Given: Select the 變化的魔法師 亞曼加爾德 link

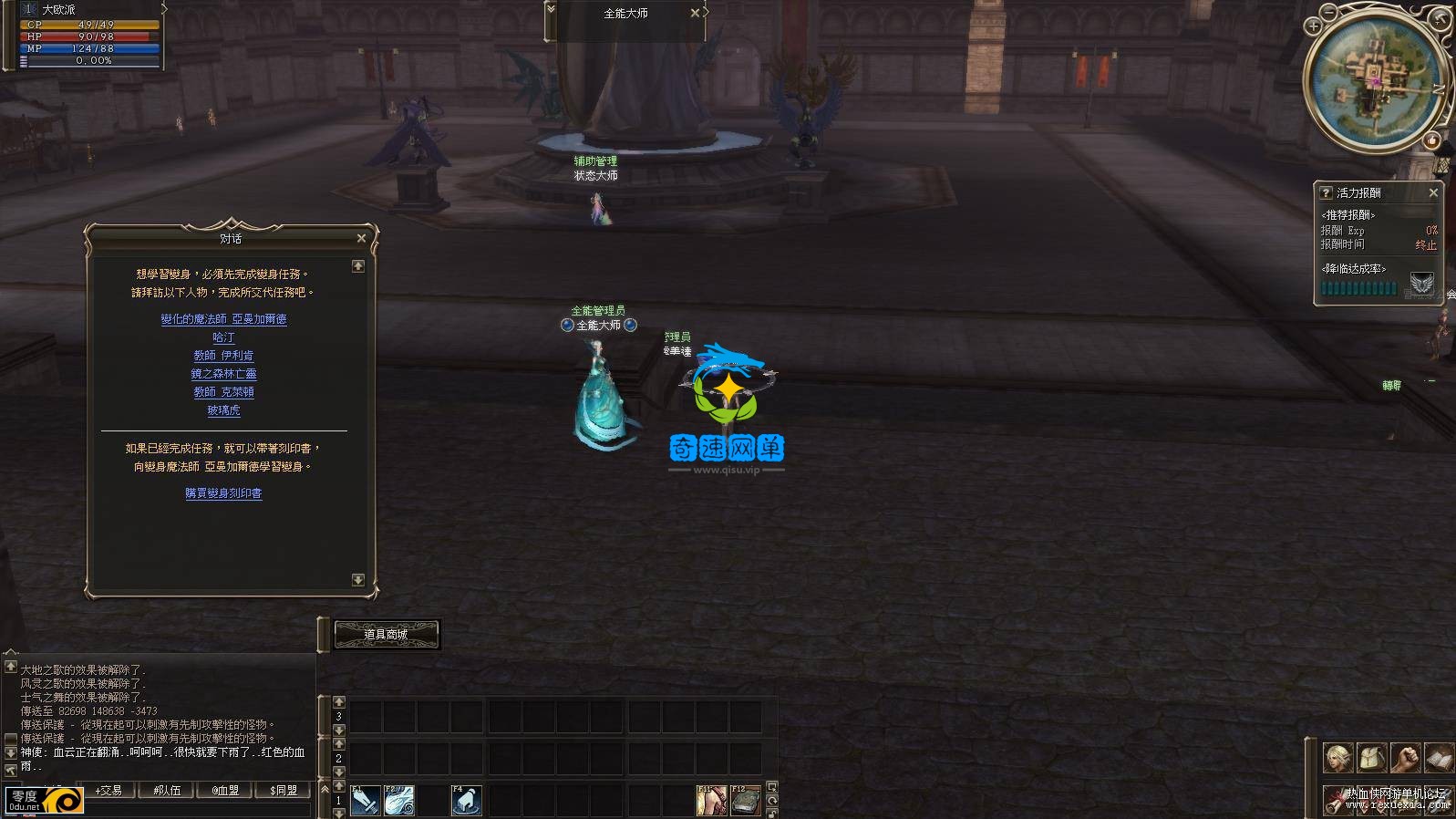Looking at the screenshot, I should (223, 319).
